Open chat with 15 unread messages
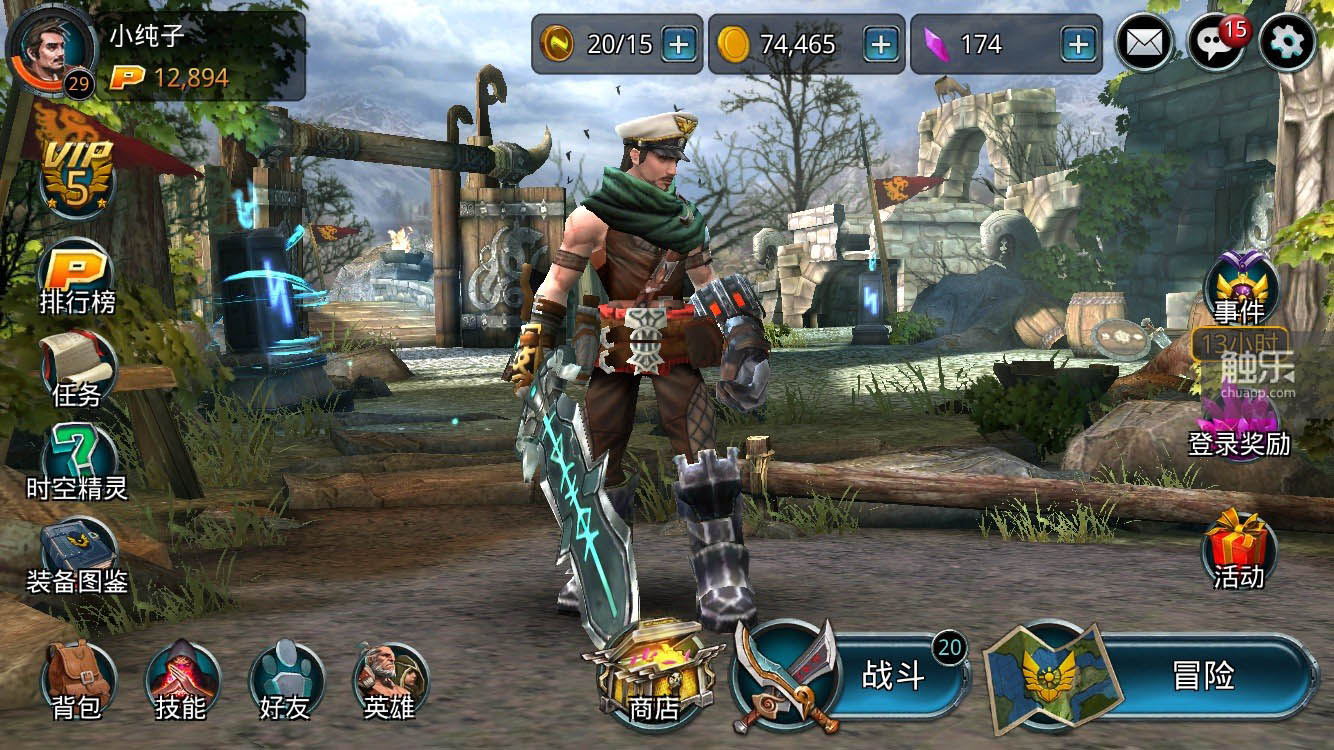Viewport: 1334px width, 750px height. point(1216,44)
